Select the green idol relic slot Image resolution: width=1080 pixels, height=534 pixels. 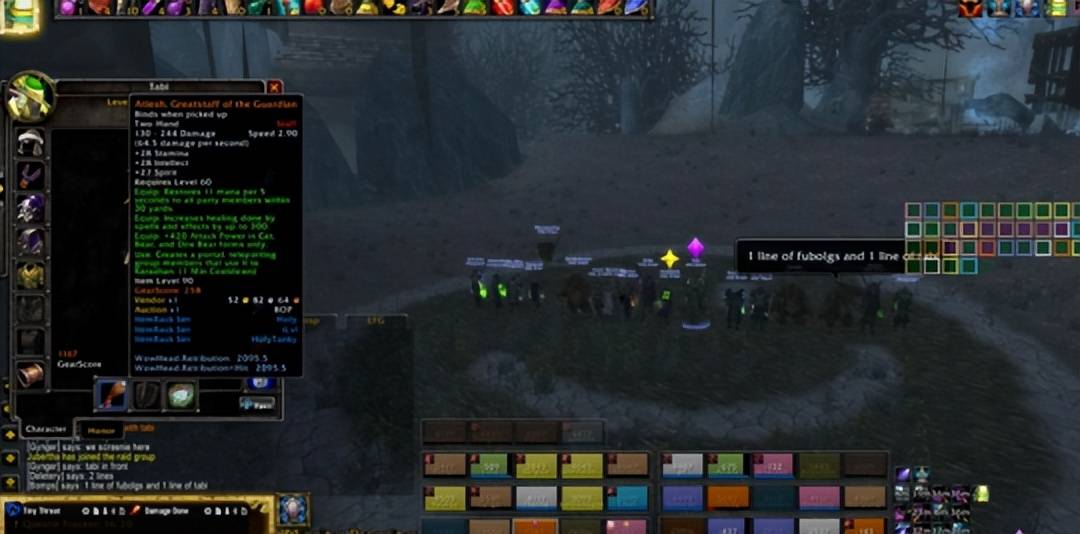(x=181, y=395)
